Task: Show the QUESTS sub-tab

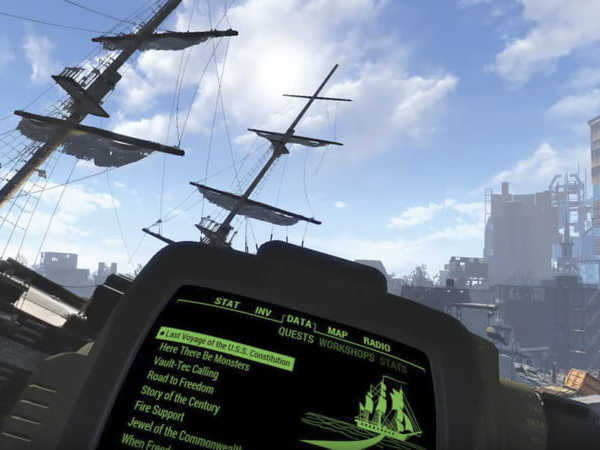Action: pyautogui.click(x=295, y=335)
